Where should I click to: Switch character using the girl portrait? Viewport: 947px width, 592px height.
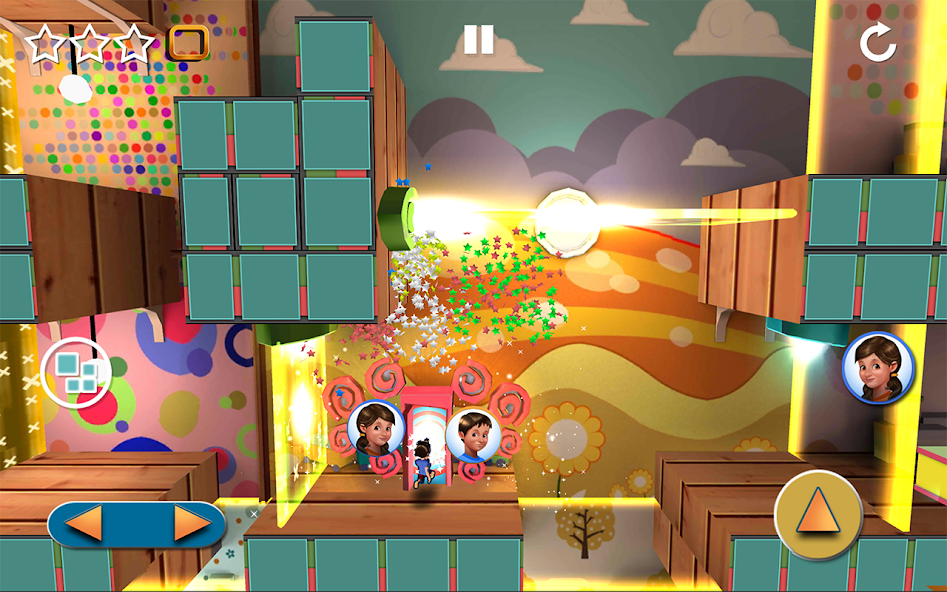[878, 367]
